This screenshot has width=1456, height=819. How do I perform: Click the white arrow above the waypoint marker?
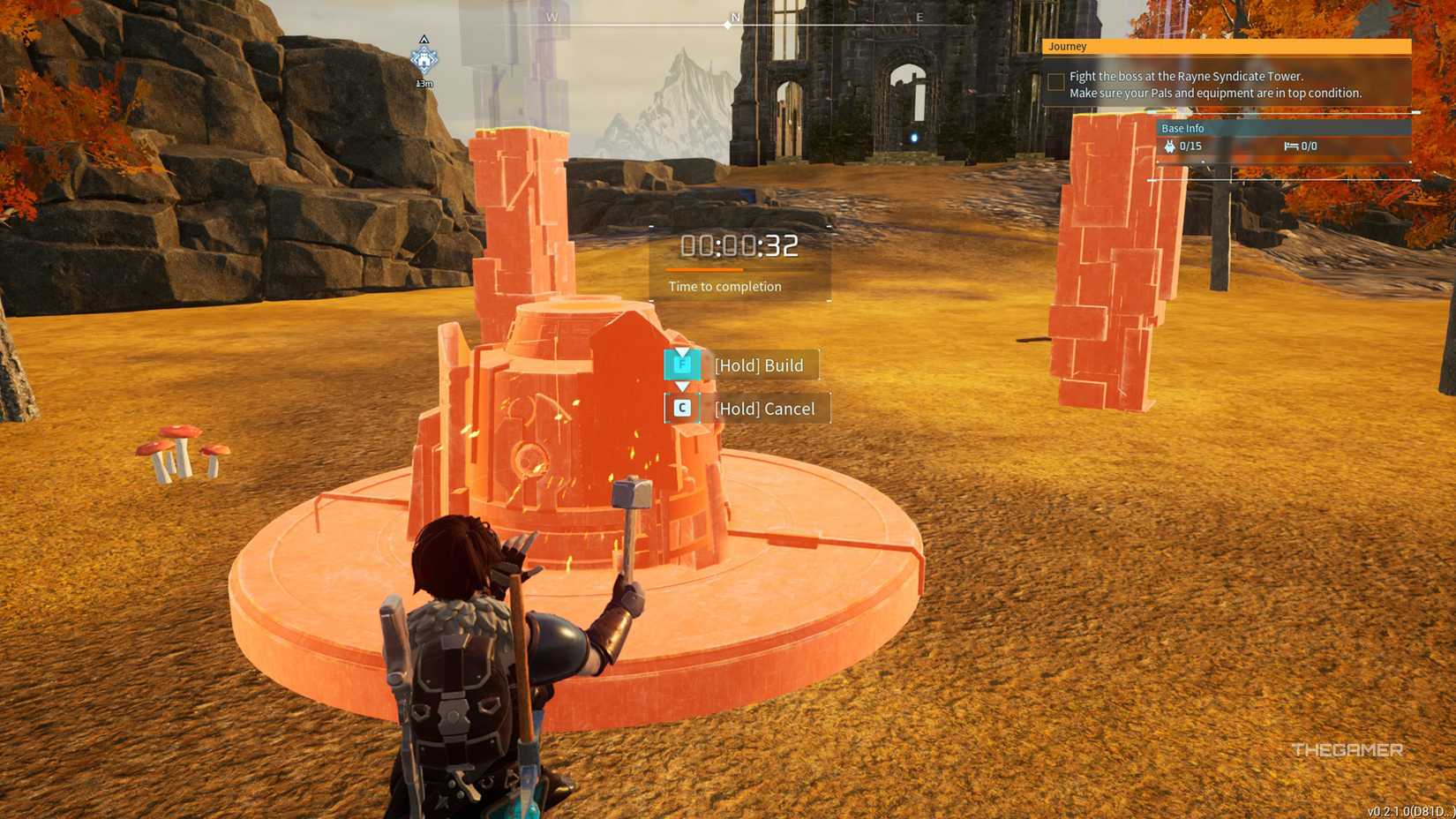423,40
